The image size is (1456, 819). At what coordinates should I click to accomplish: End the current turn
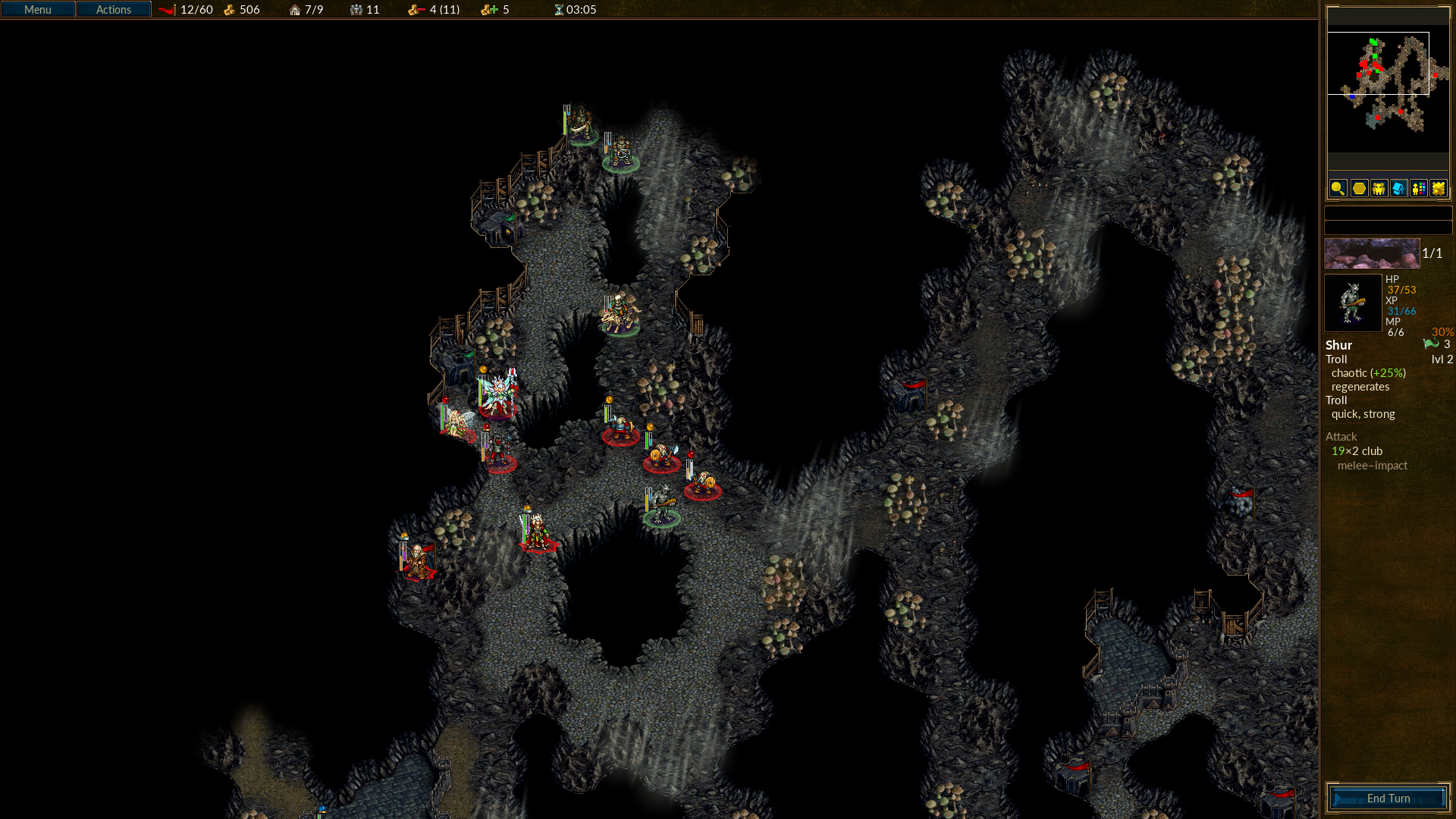point(1388,798)
